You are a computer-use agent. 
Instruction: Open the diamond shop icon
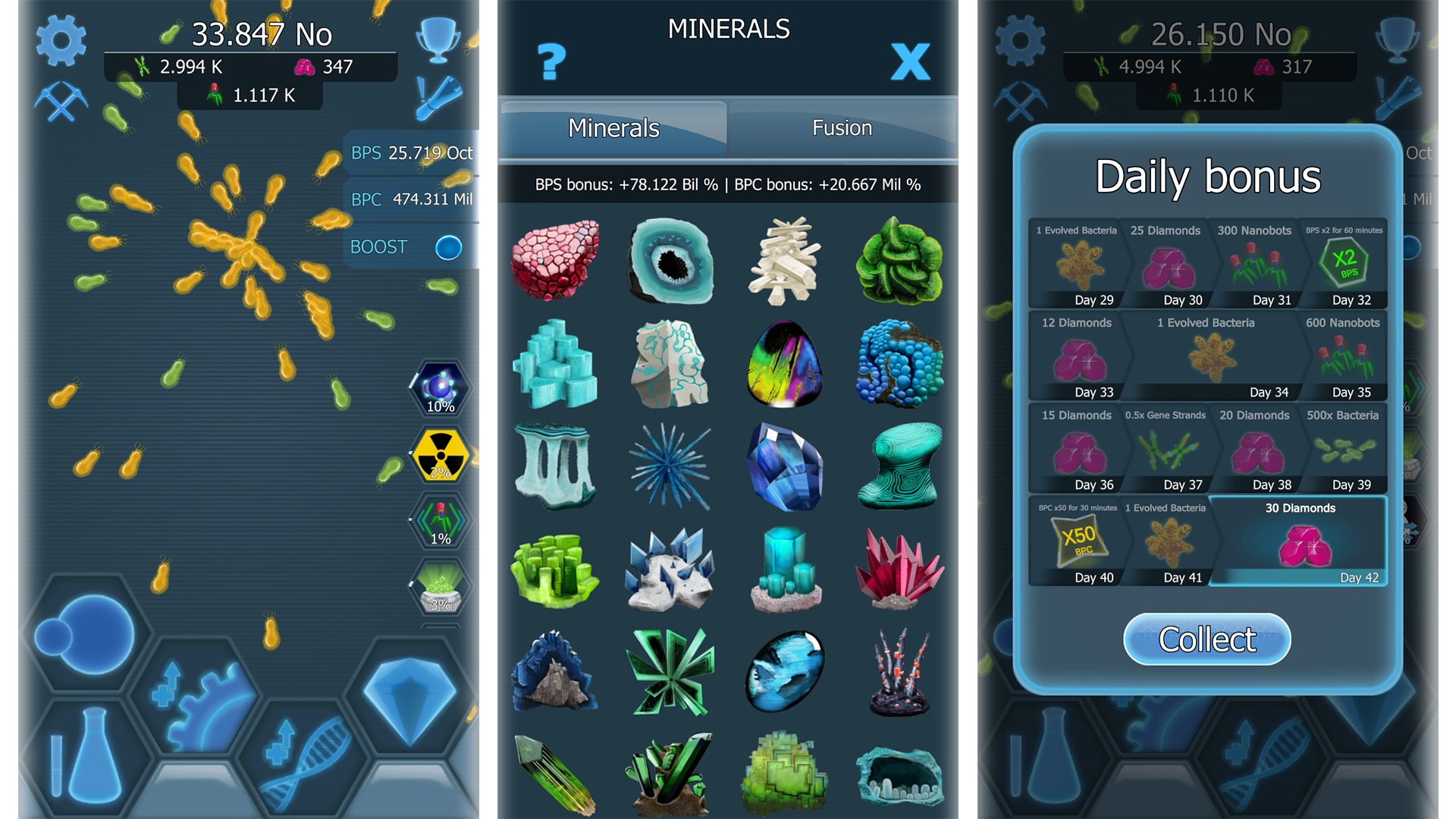[x=409, y=701]
